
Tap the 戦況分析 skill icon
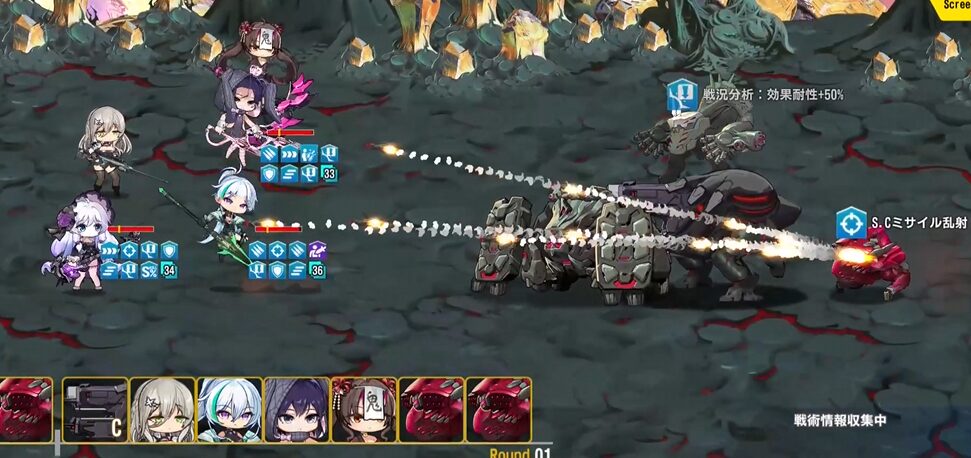click(683, 95)
